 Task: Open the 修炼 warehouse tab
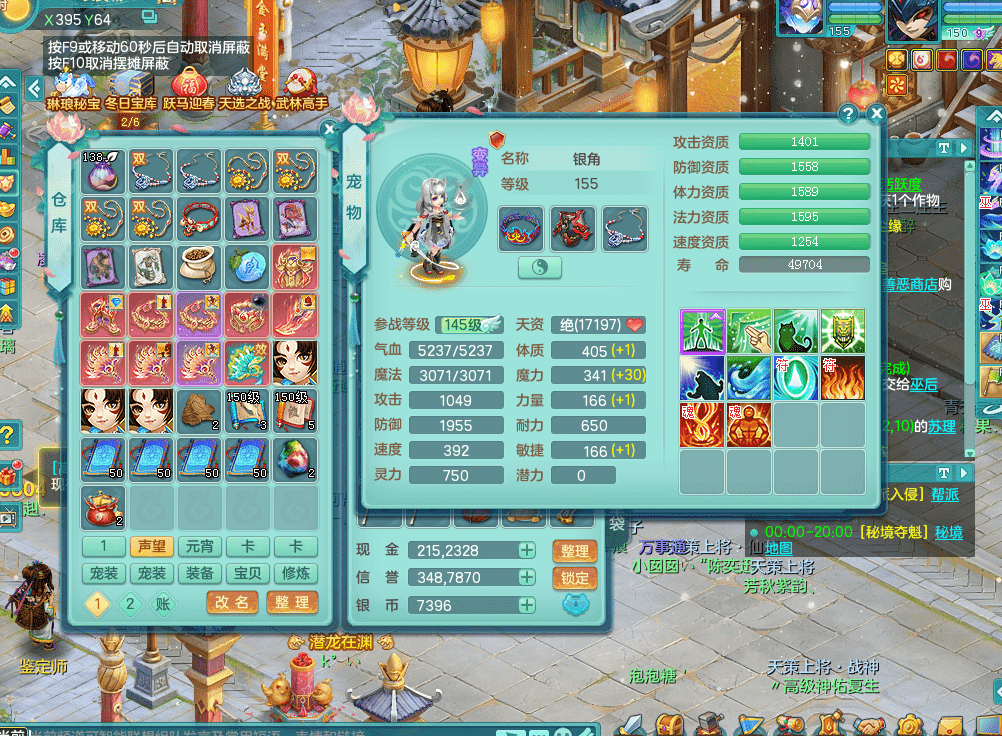(x=296, y=574)
